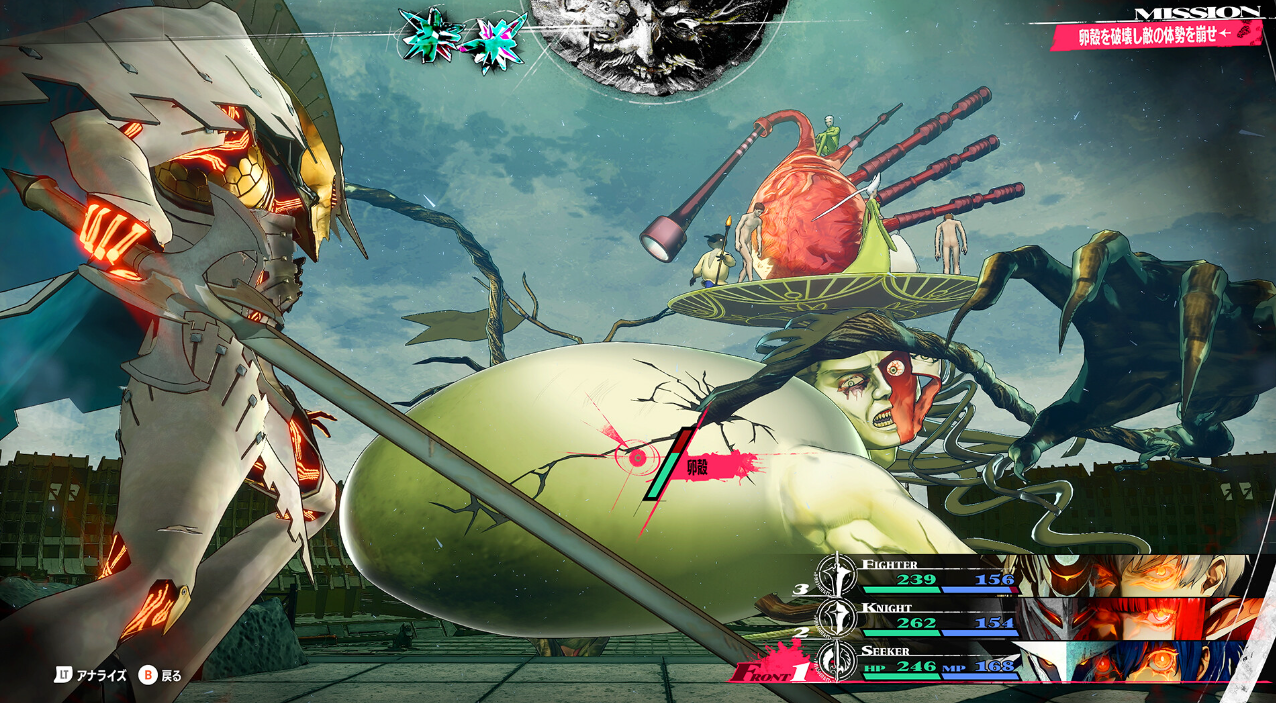Go back with the 戻る option
This screenshot has height=703, width=1276.
161,675
